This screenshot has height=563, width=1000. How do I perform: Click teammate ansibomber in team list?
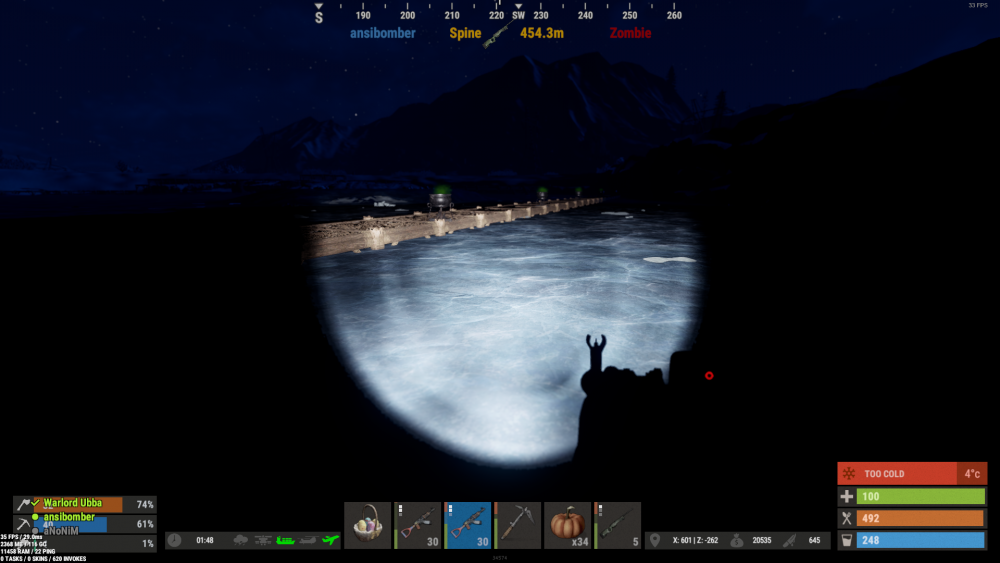pyautogui.click(x=69, y=518)
